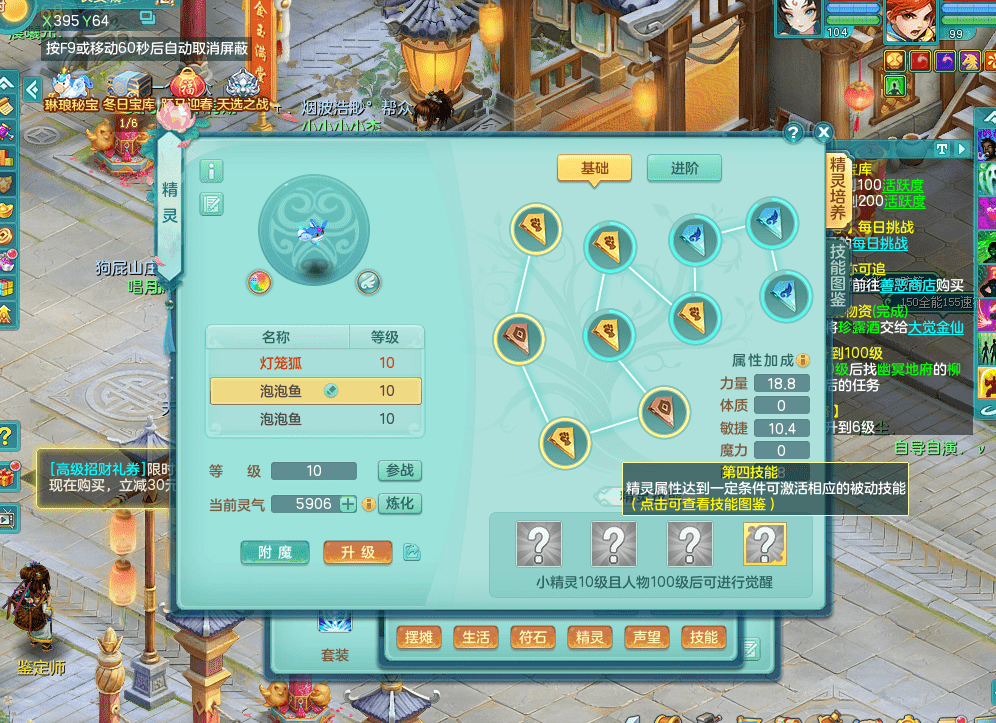Open the 精灵培养 side tab
This screenshot has width=996, height=723.
click(838, 191)
